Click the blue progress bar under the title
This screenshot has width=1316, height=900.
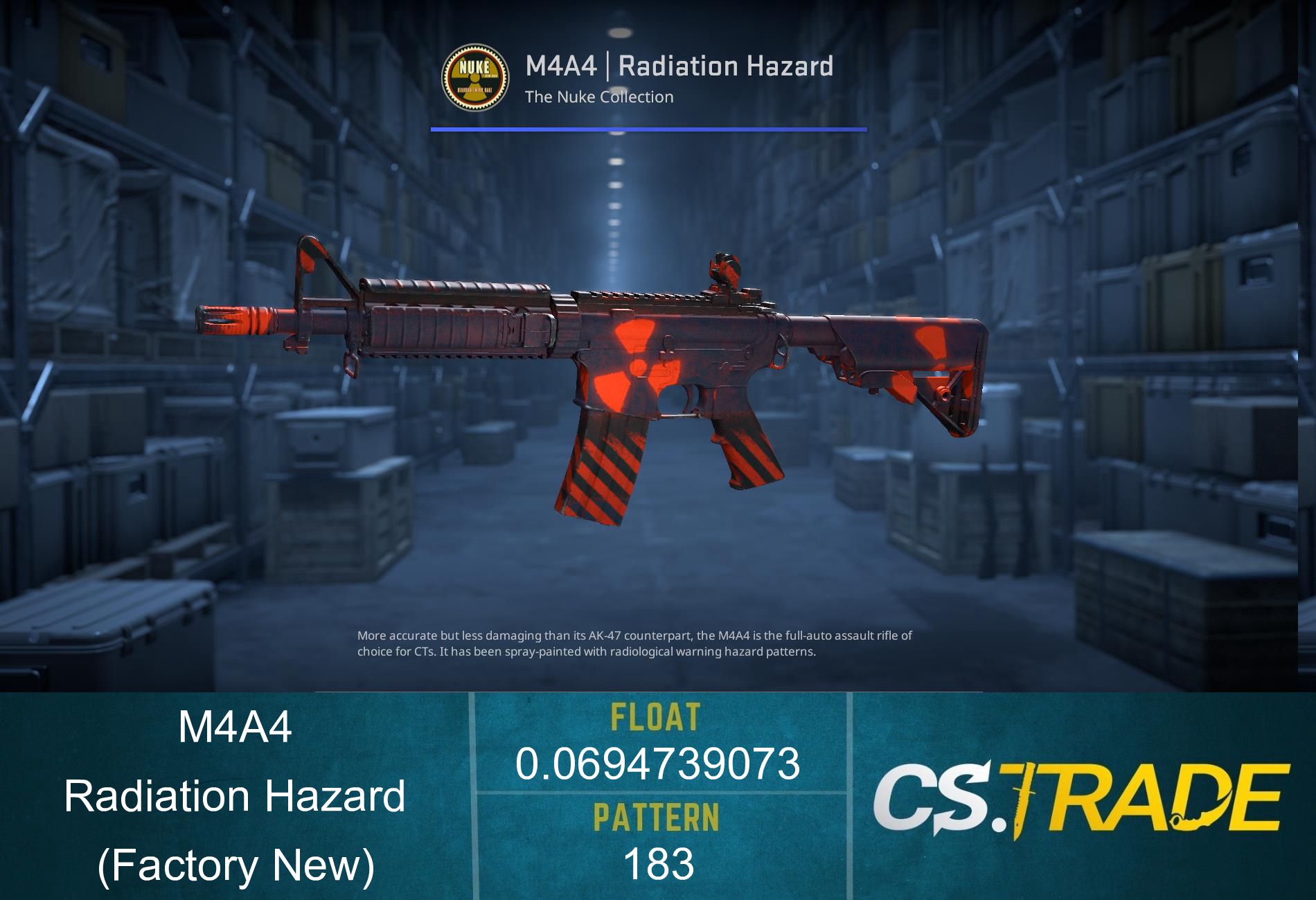coord(648,128)
